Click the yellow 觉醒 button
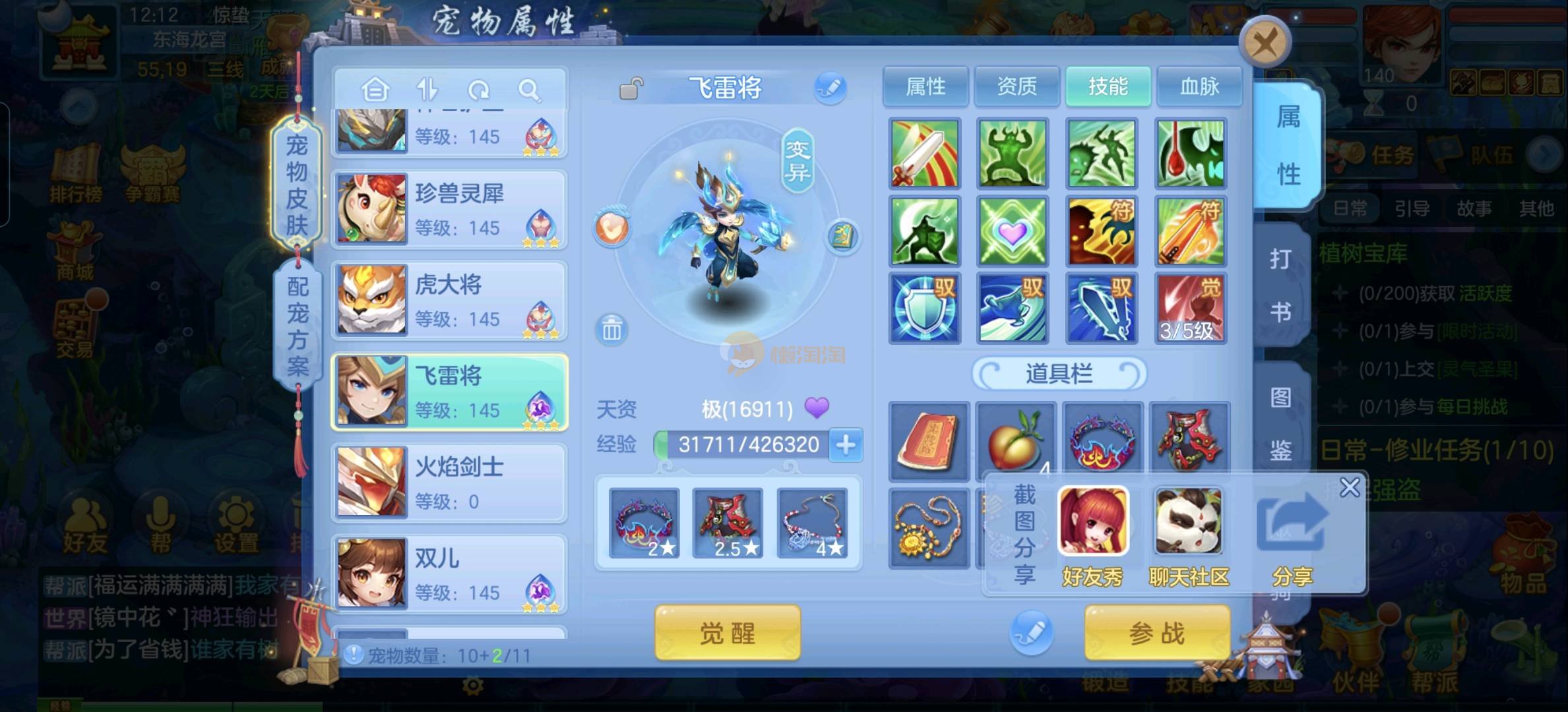Screen dimensions: 1568x712 [x=728, y=633]
